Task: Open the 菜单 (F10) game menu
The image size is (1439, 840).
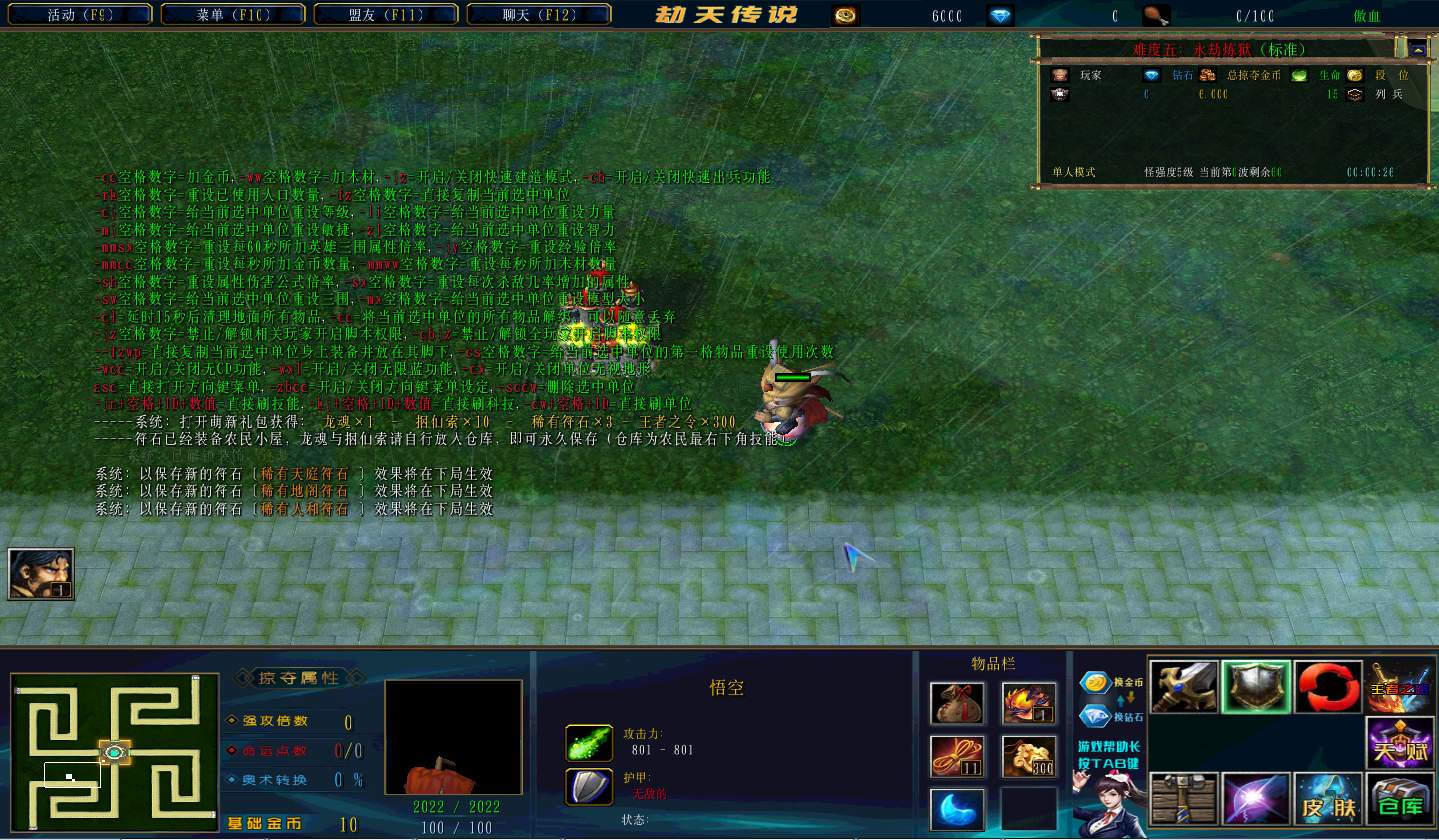Action: pyautogui.click(x=233, y=15)
